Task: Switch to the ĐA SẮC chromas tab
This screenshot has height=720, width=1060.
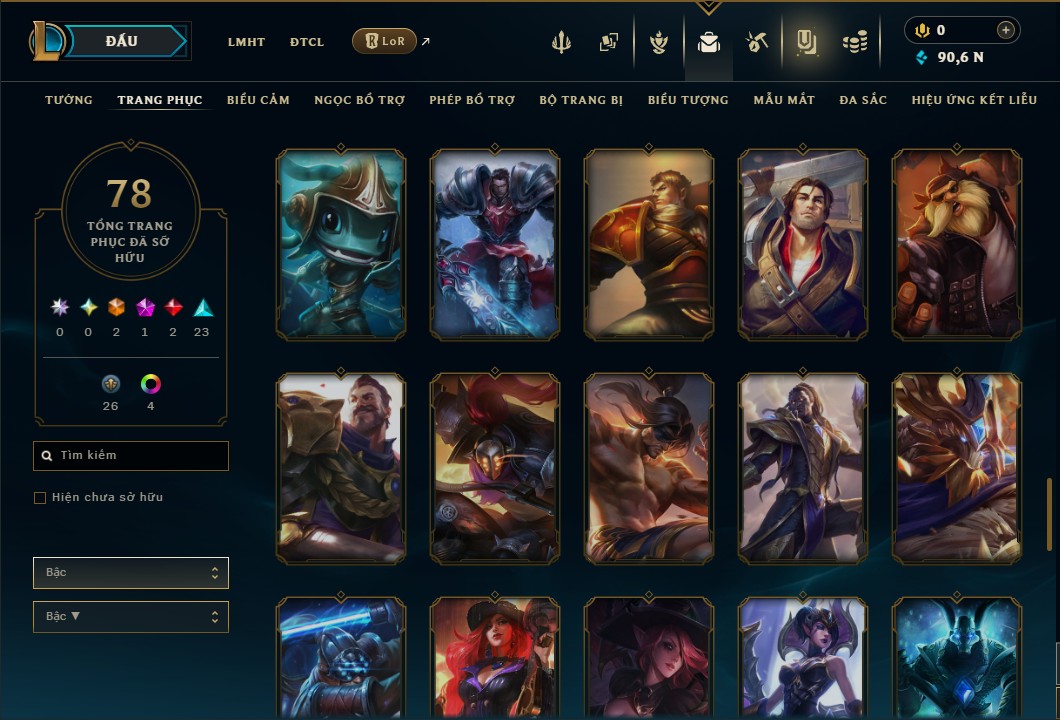Action: coord(863,100)
